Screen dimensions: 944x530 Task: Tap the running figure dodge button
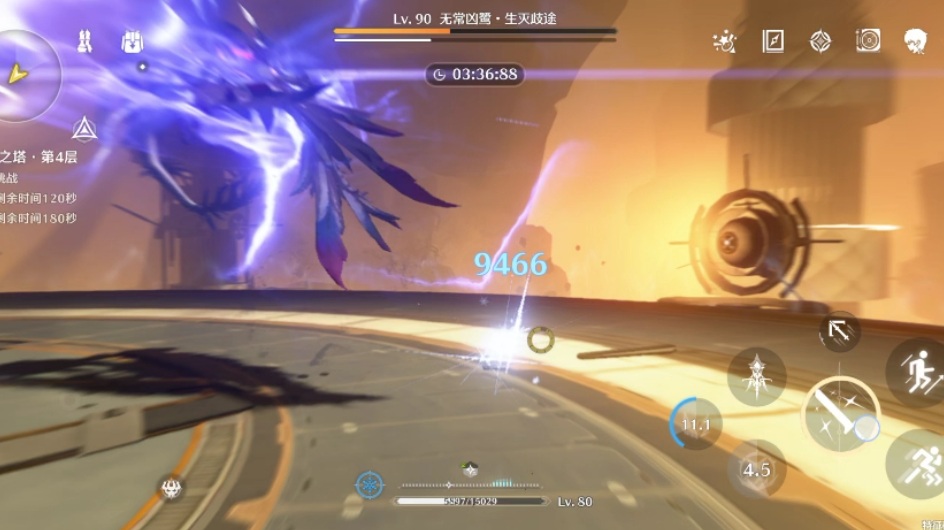click(x=918, y=463)
